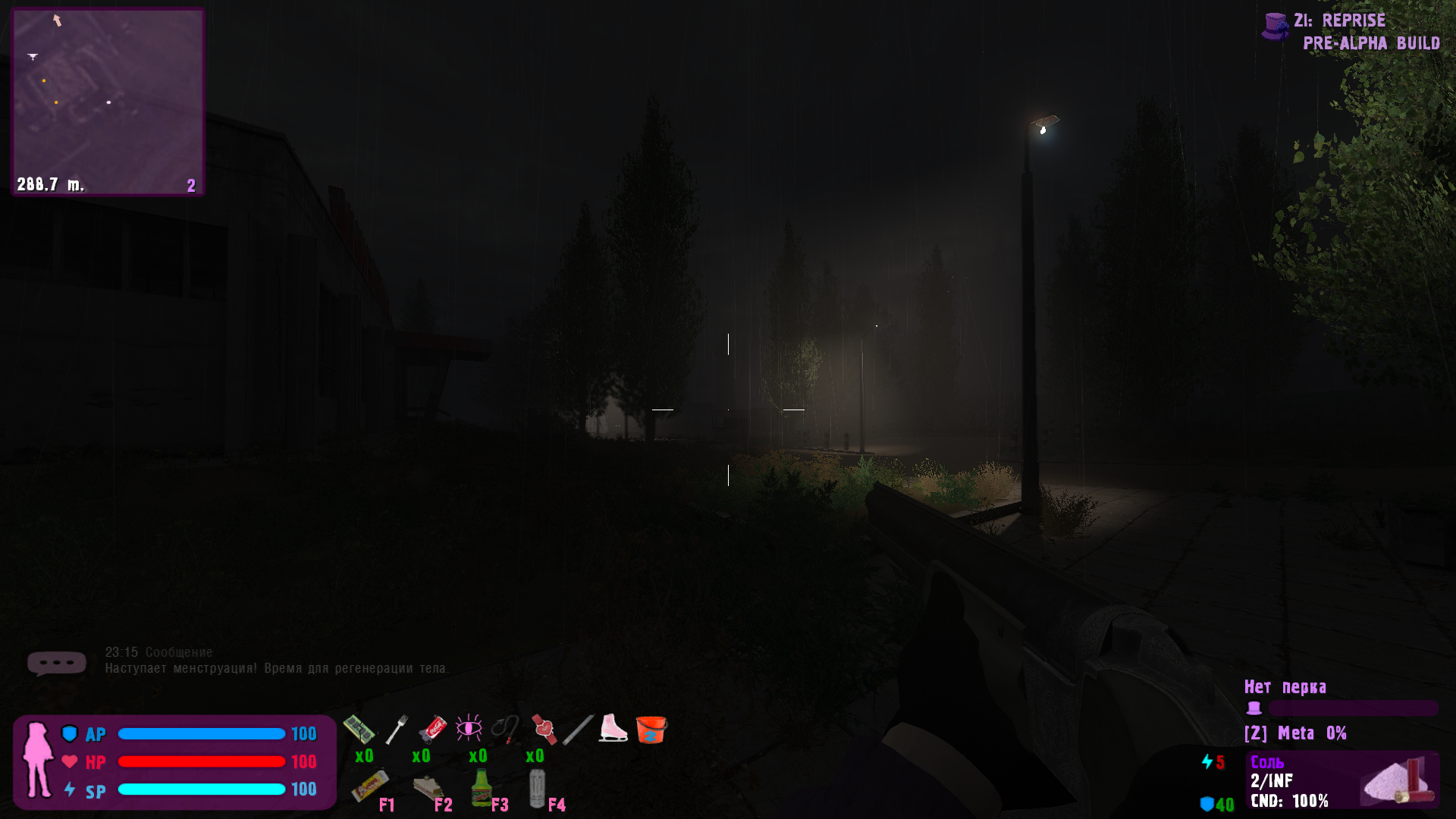Click the orange bucket icon
1456x819 pixels.
[651, 730]
